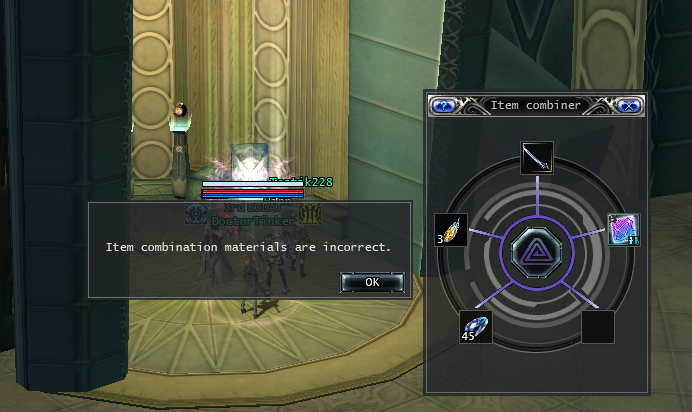Select the blue gemstone stack of 45
Viewport: 692px width, 412px height.
pos(476,326)
